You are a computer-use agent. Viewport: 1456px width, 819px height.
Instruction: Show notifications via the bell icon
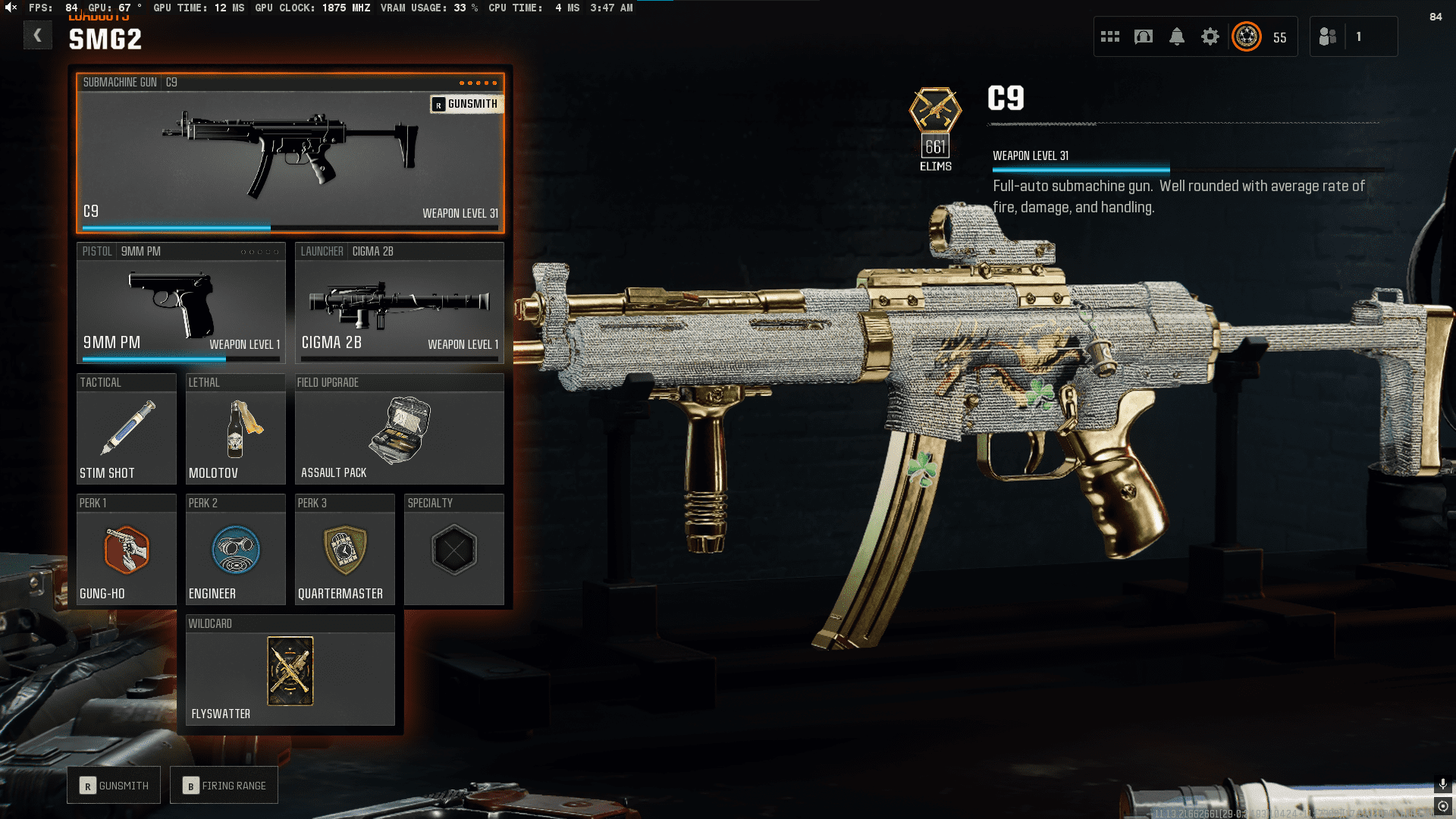[1177, 36]
